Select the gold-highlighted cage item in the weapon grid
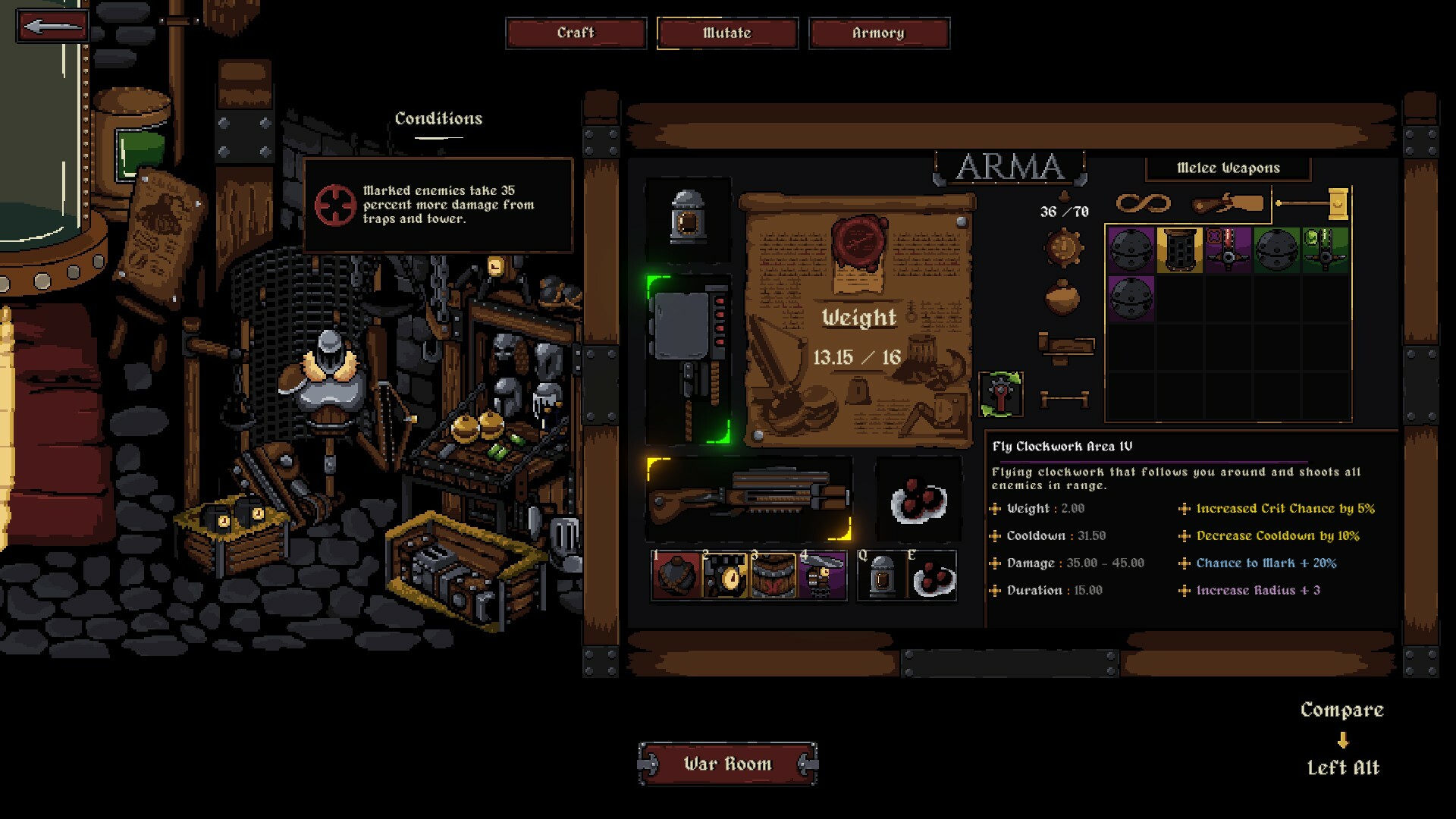 pos(1179,251)
